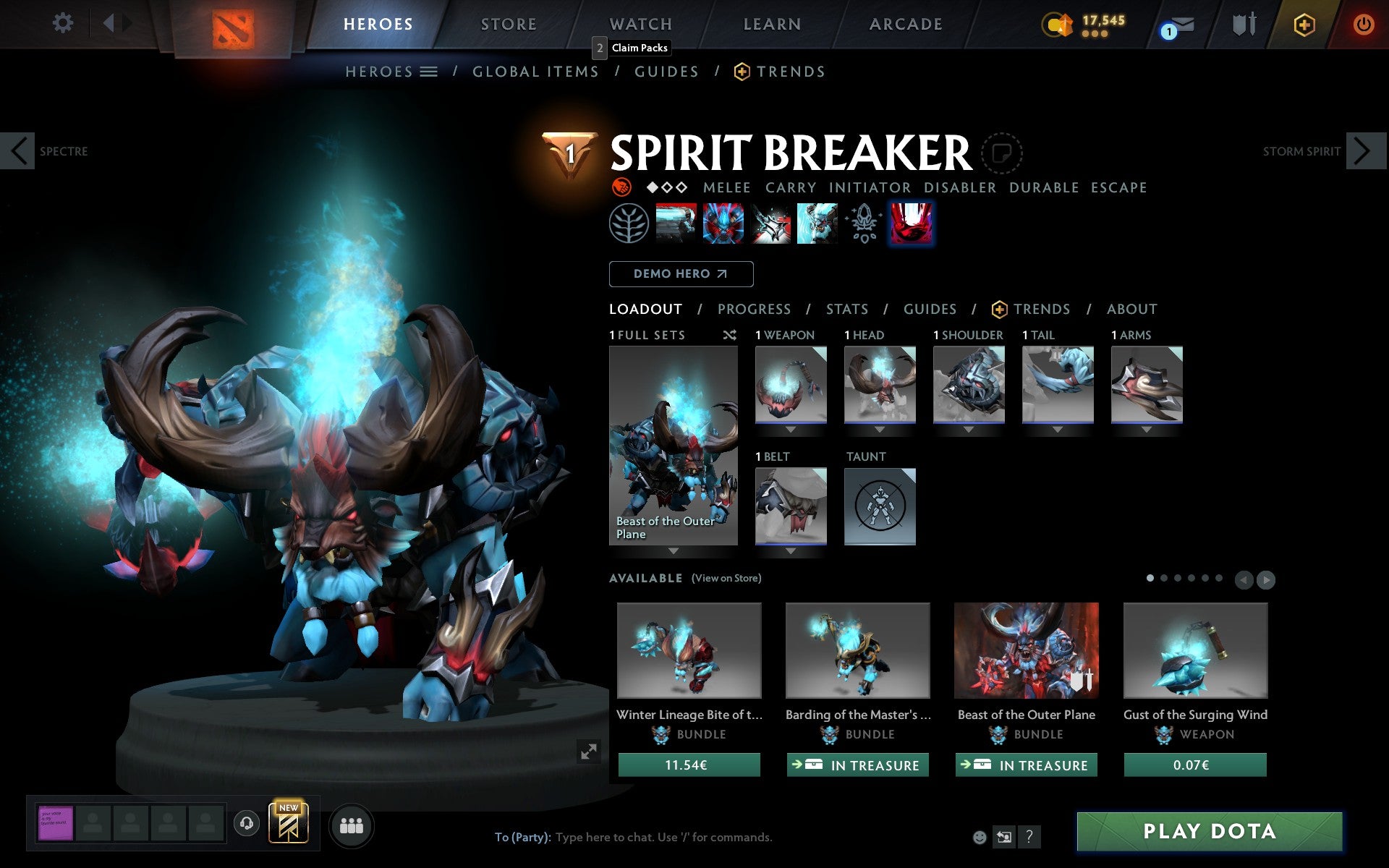Expand the 1 HEAD slot dropdown arrow
The width and height of the screenshot is (1389, 868).
[x=880, y=428]
